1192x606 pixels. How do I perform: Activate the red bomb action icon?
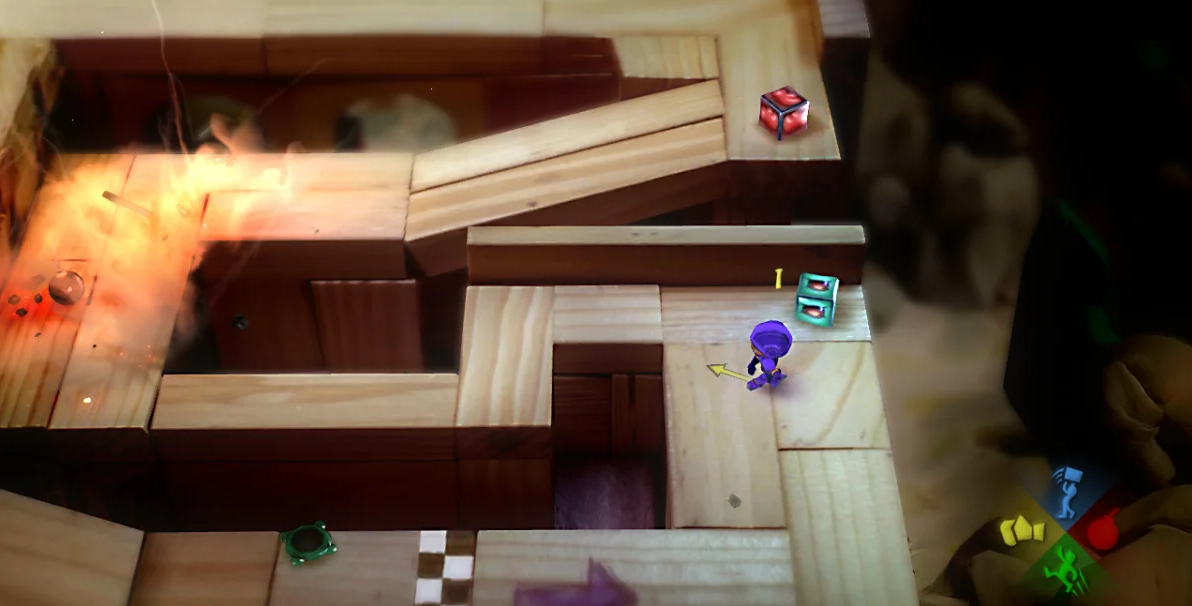(1103, 530)
